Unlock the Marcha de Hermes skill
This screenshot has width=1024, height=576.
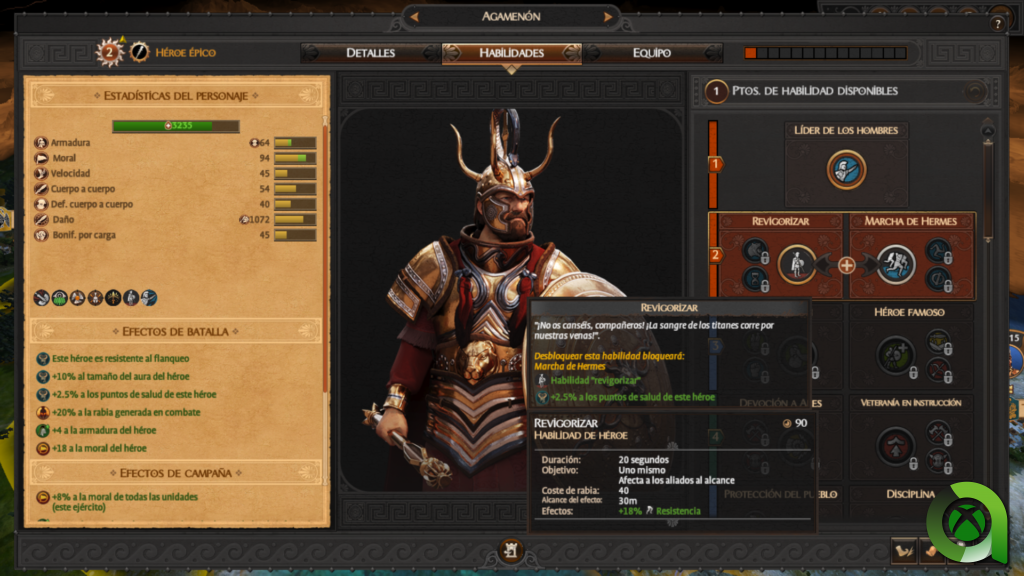tap(896, 264)
